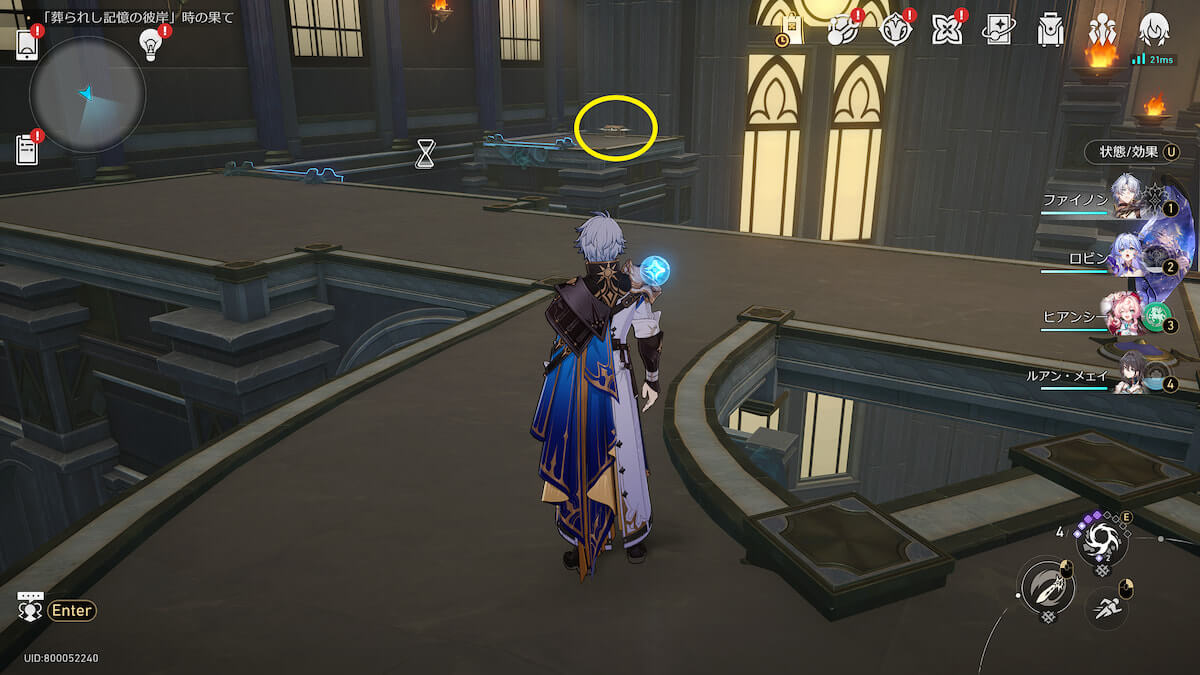
Task: Open the phone menu icon
Action: tap(27, 44)
